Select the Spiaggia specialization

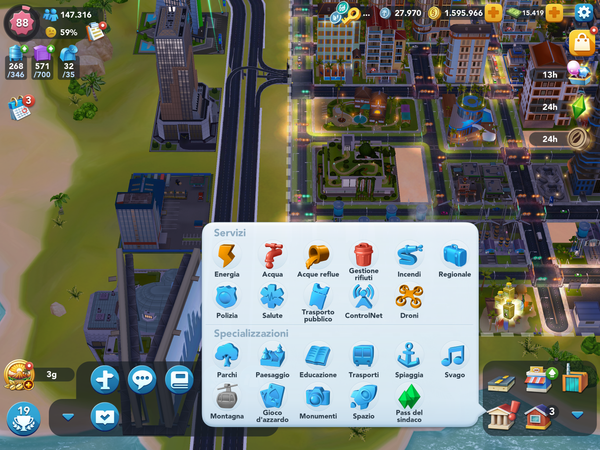pos(409,357)
